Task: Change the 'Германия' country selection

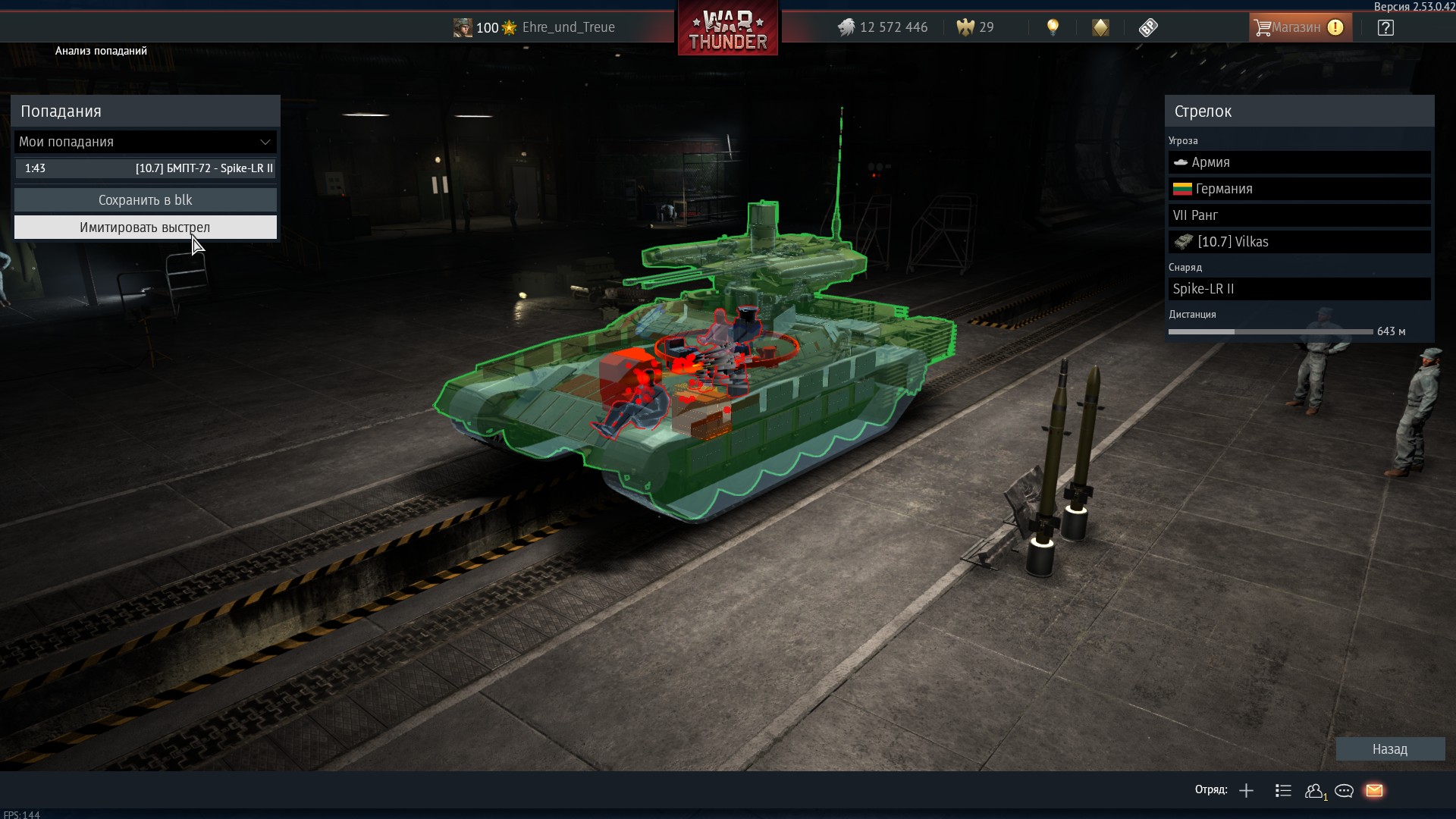Action: pos(1299,189)
